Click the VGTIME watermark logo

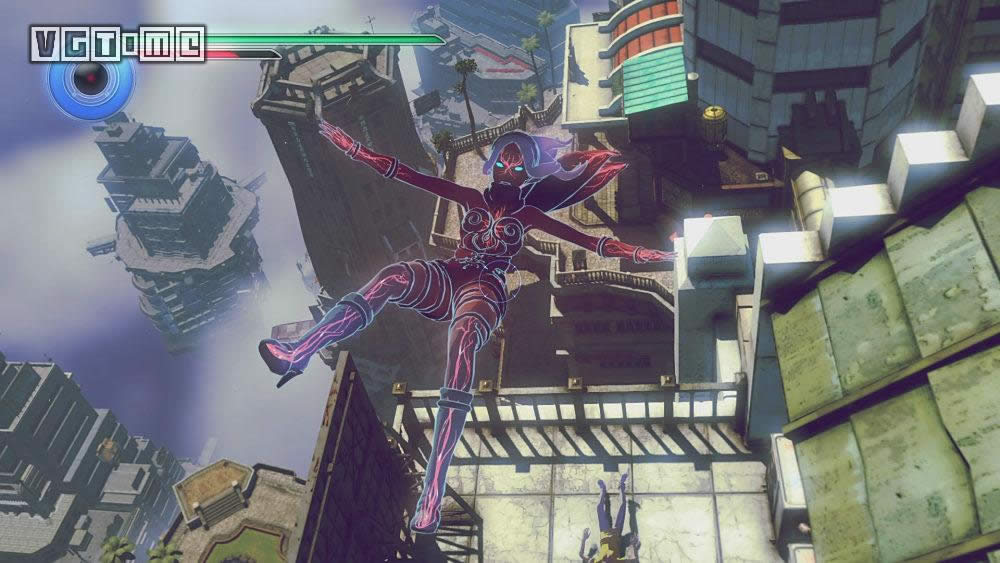click(x=118, y=43)
